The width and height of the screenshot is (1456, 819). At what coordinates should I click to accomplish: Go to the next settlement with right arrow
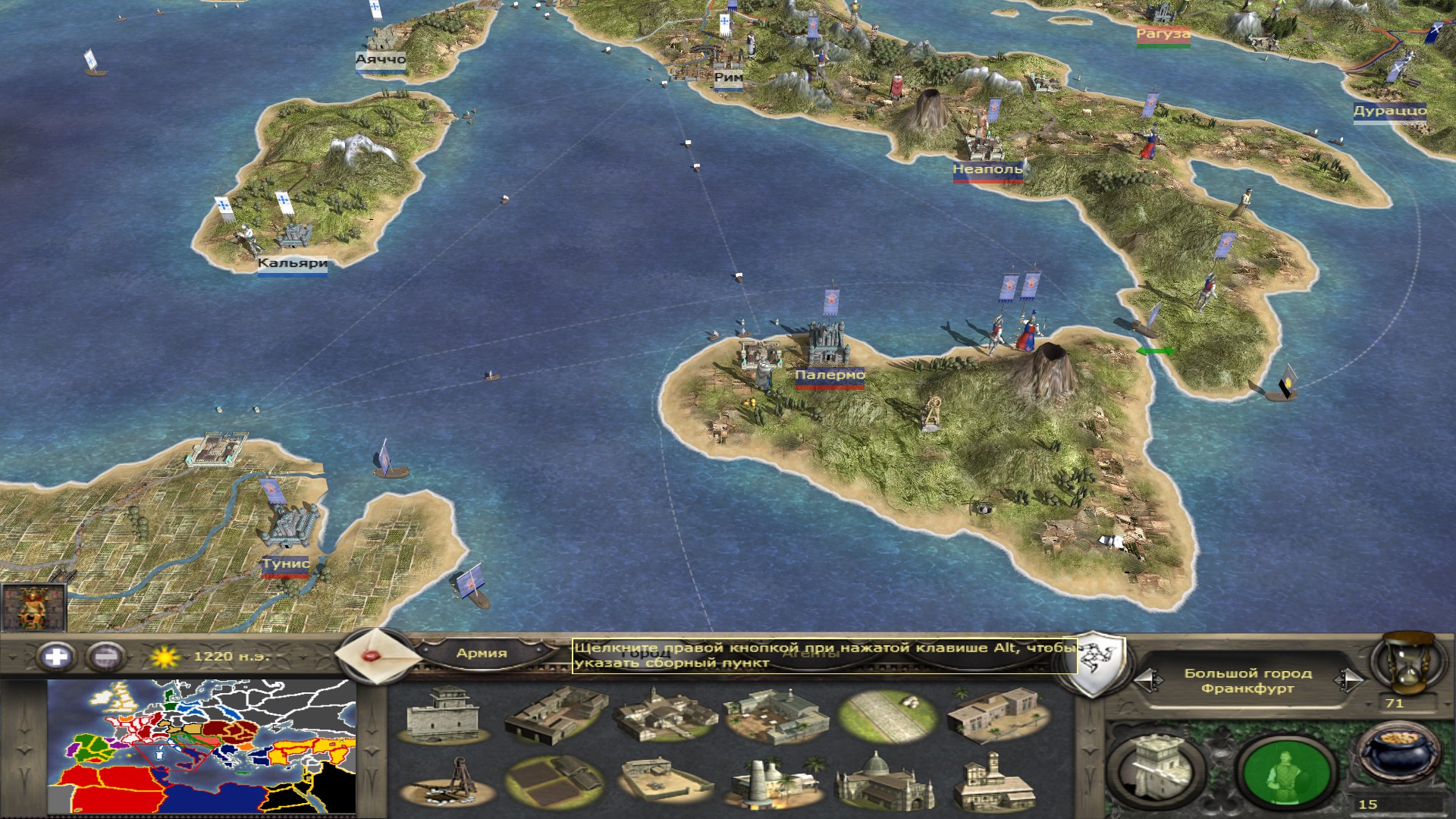point(1348,679)
